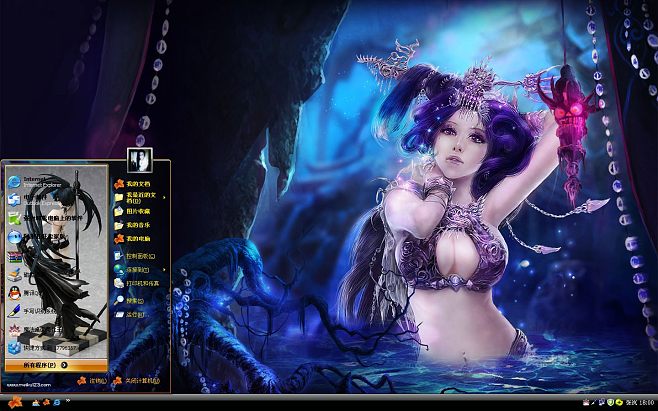The width and height of the screenshot is (658, 411).
Task: Click the green shield tray icon
Action: click(610, 402)
